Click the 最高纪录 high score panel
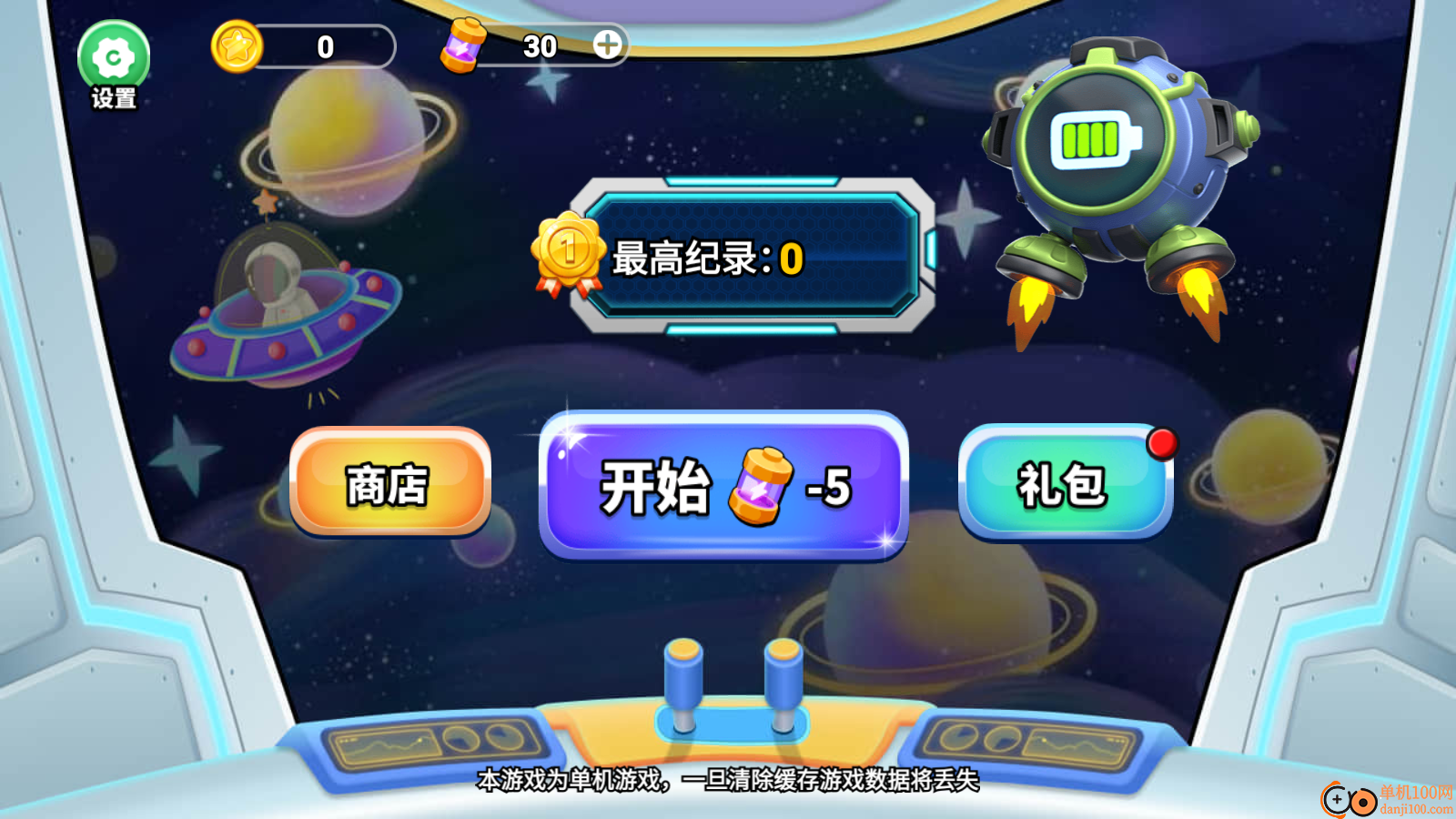 point(755,258)
